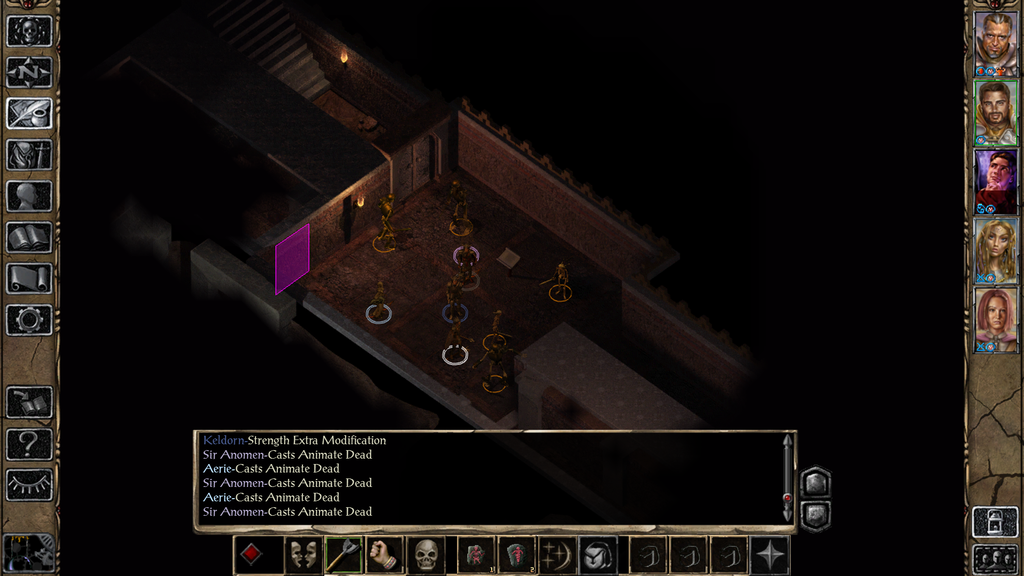Image resolution: width=1024 pixels, height=576 pixels.
Task: Open the area map from the compass button
Action: pyautogui.click(x=29, y=72)
